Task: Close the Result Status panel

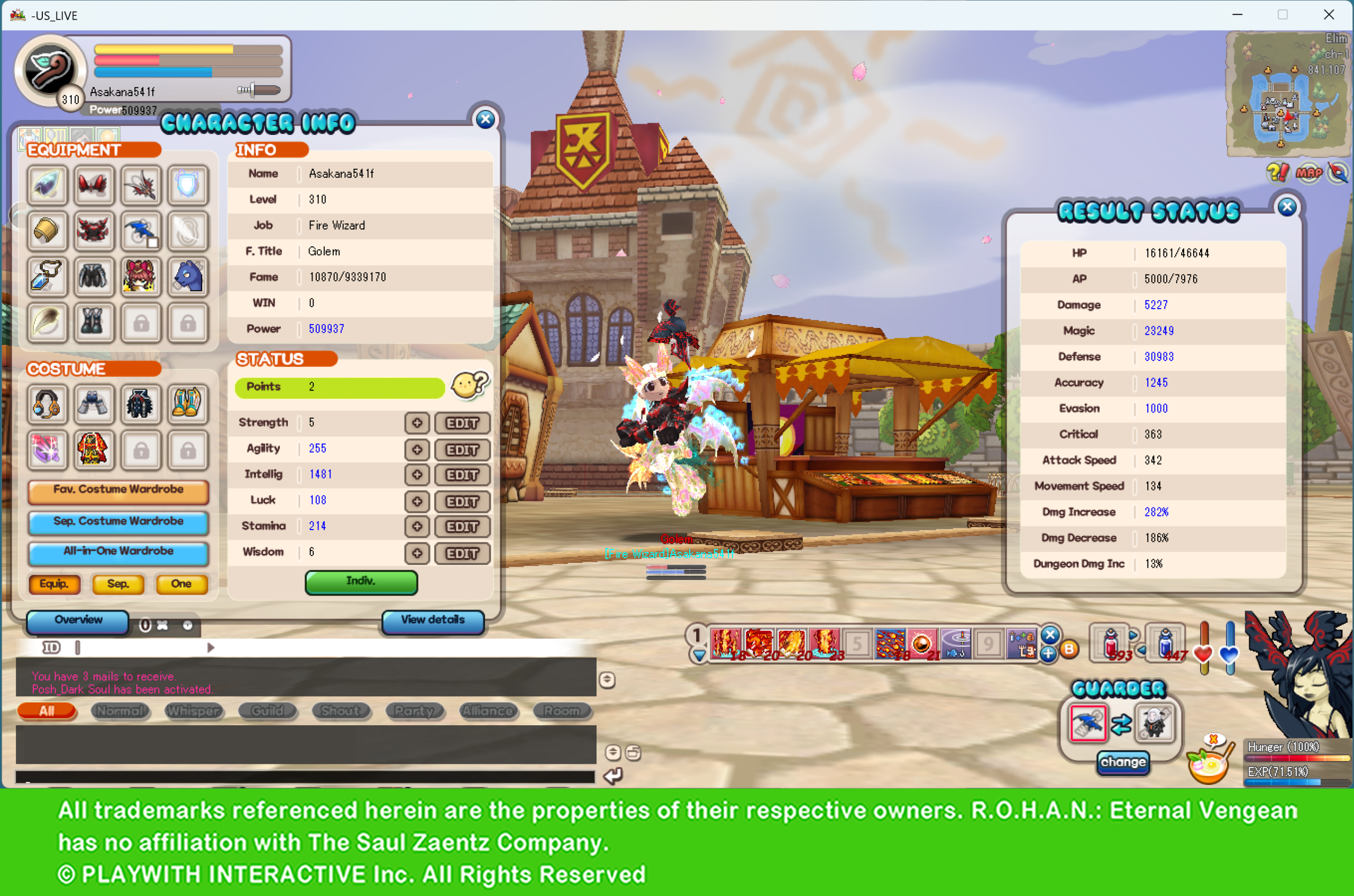Action: tap(1286, 207)
